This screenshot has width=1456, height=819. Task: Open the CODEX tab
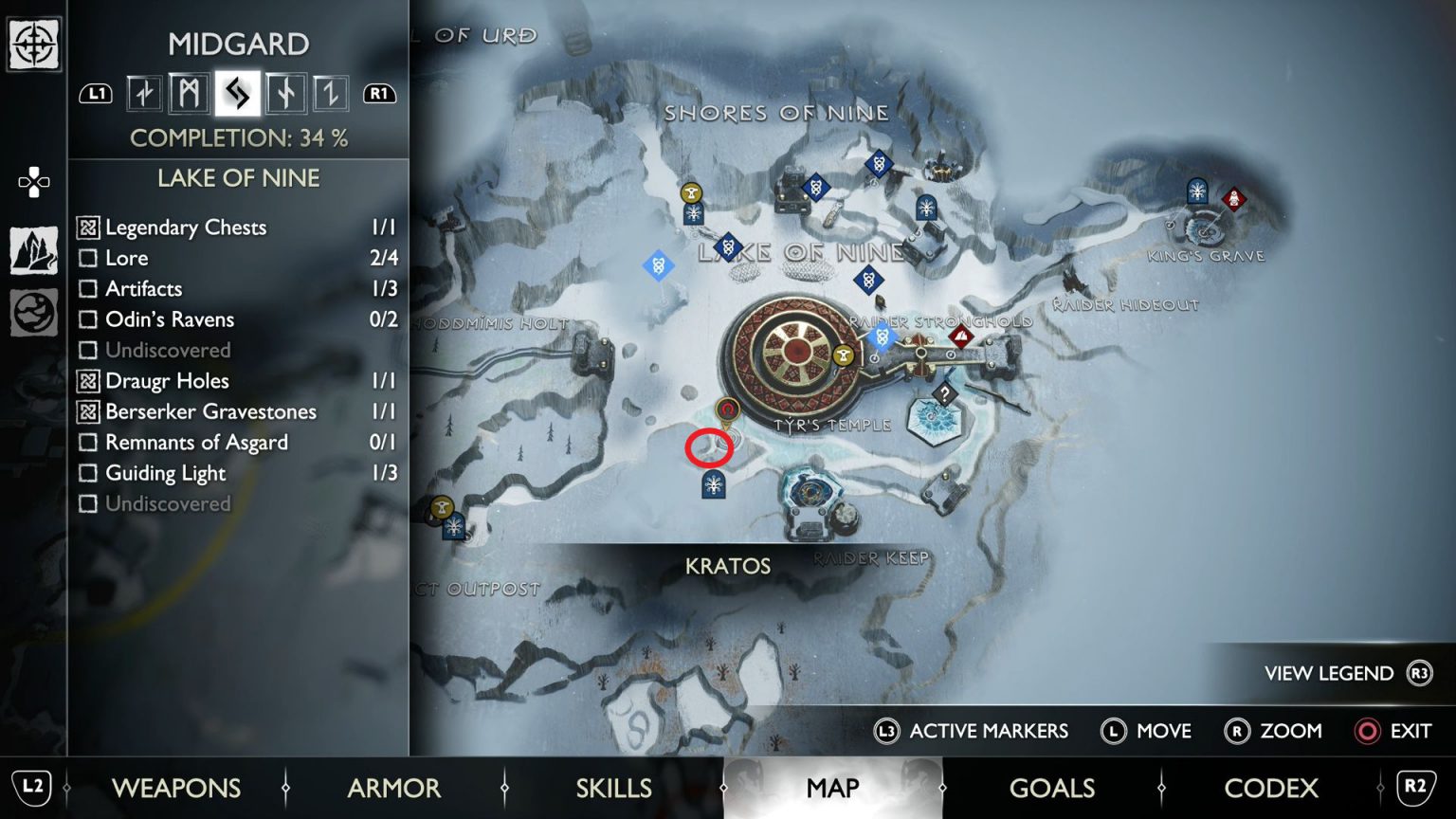pyautogui.click(x=1272, y=788)
